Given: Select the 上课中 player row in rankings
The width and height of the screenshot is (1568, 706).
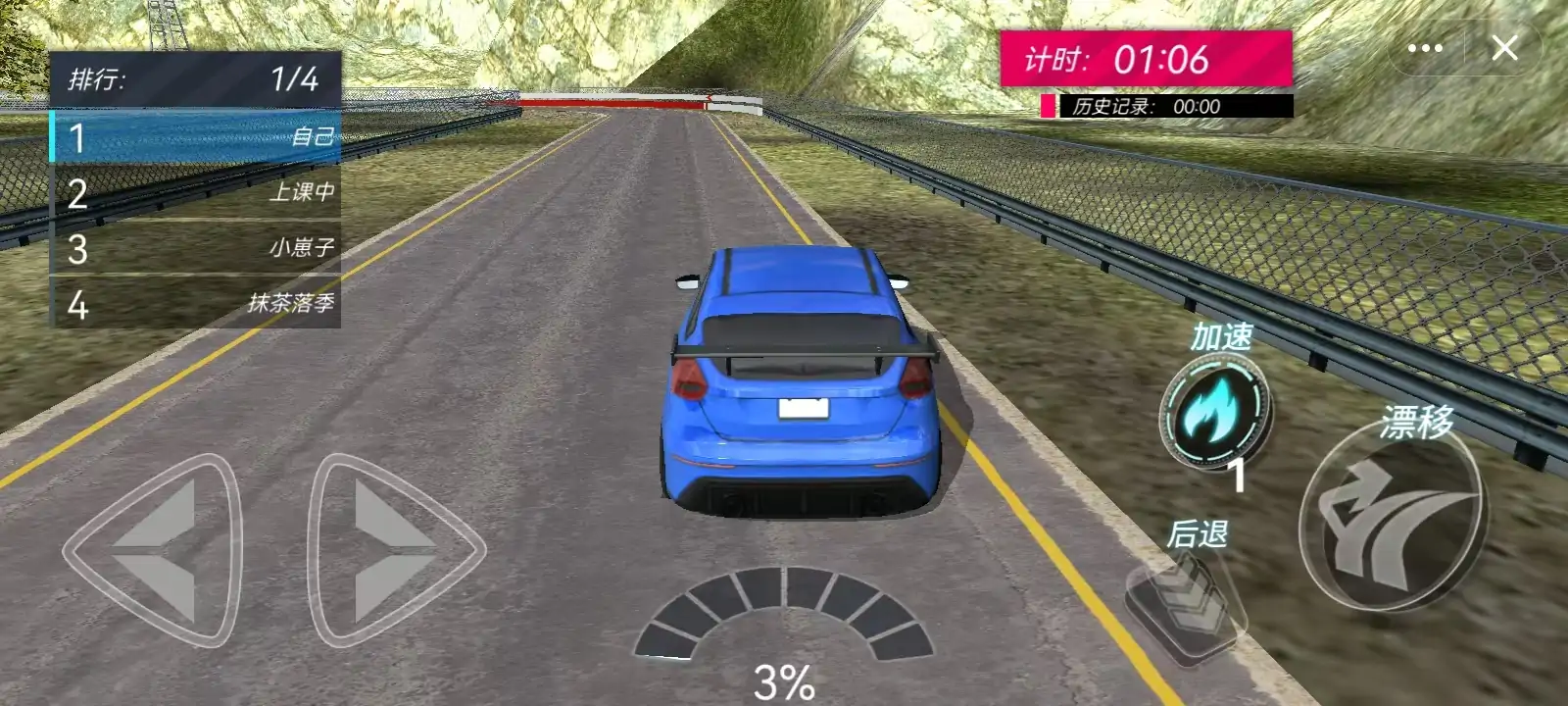Looking at the screenshot, I should coord(196,192).
